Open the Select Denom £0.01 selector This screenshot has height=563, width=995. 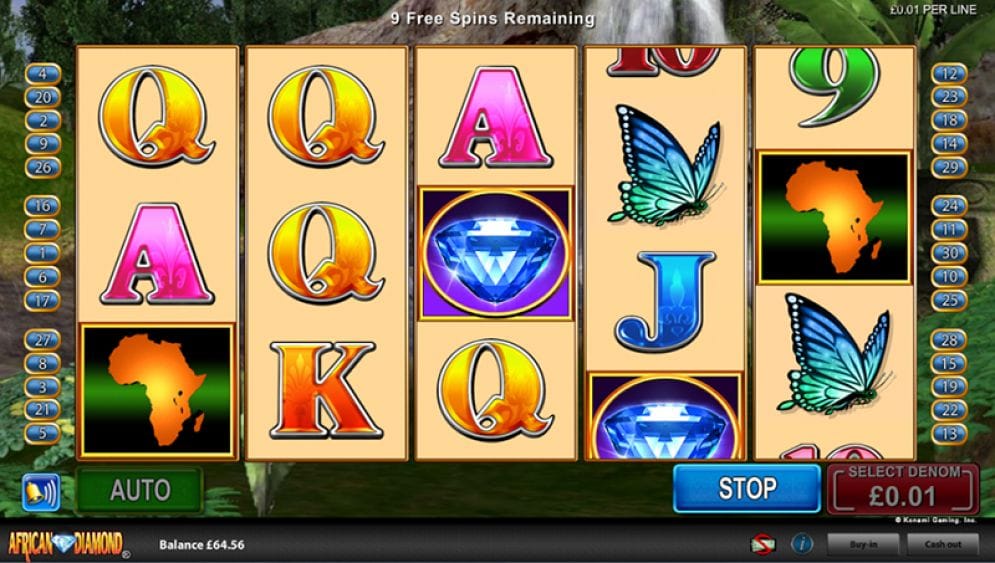point(901,489)
